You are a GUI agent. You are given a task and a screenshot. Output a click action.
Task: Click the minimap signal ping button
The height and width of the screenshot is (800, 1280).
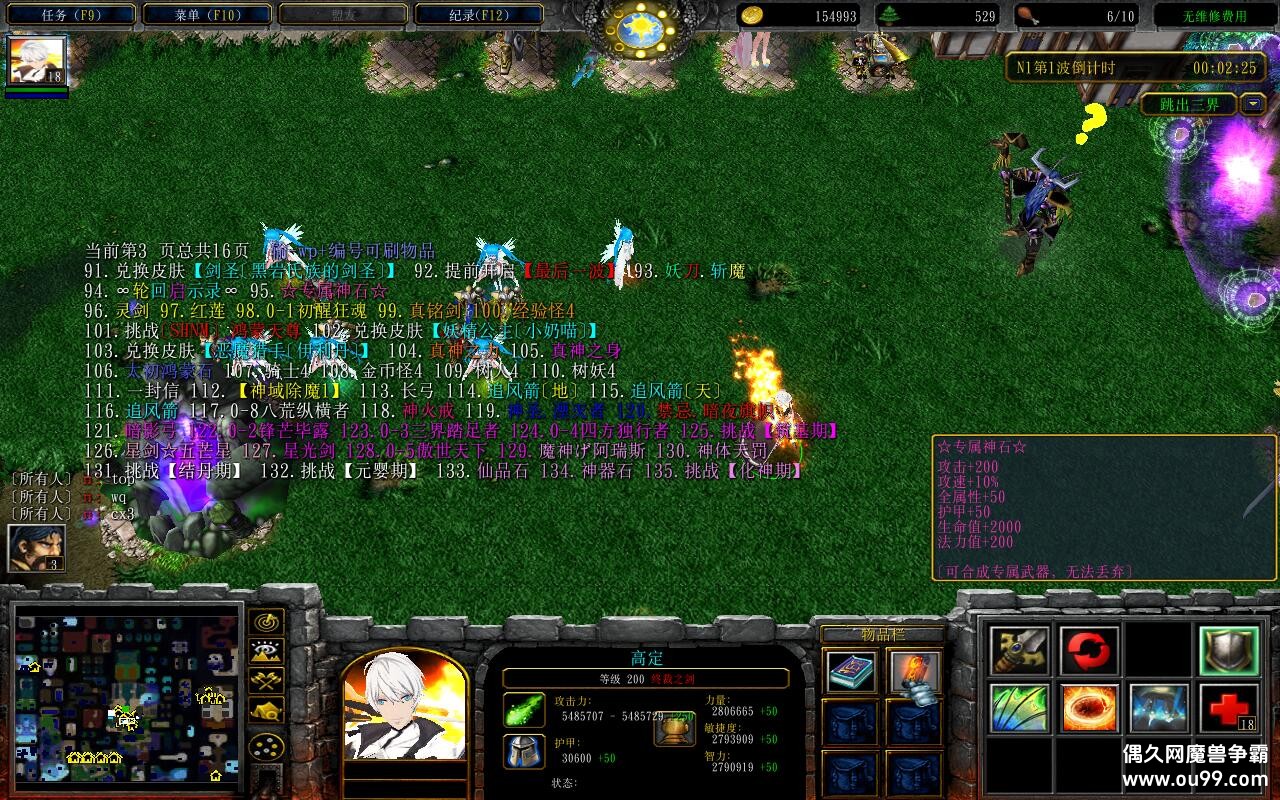click(266, 621)
